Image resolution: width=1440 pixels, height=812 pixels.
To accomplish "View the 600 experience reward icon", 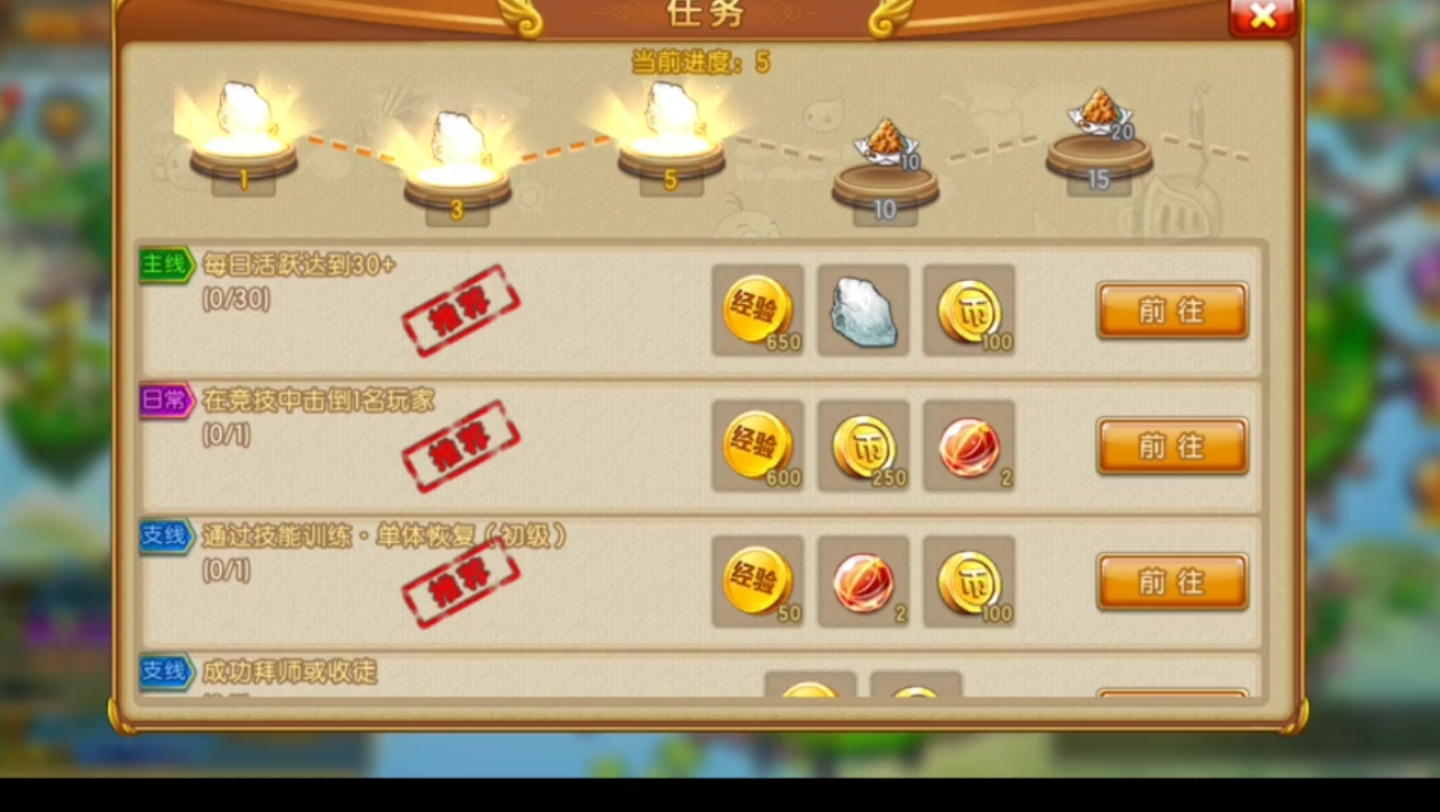I will point(757,446).
